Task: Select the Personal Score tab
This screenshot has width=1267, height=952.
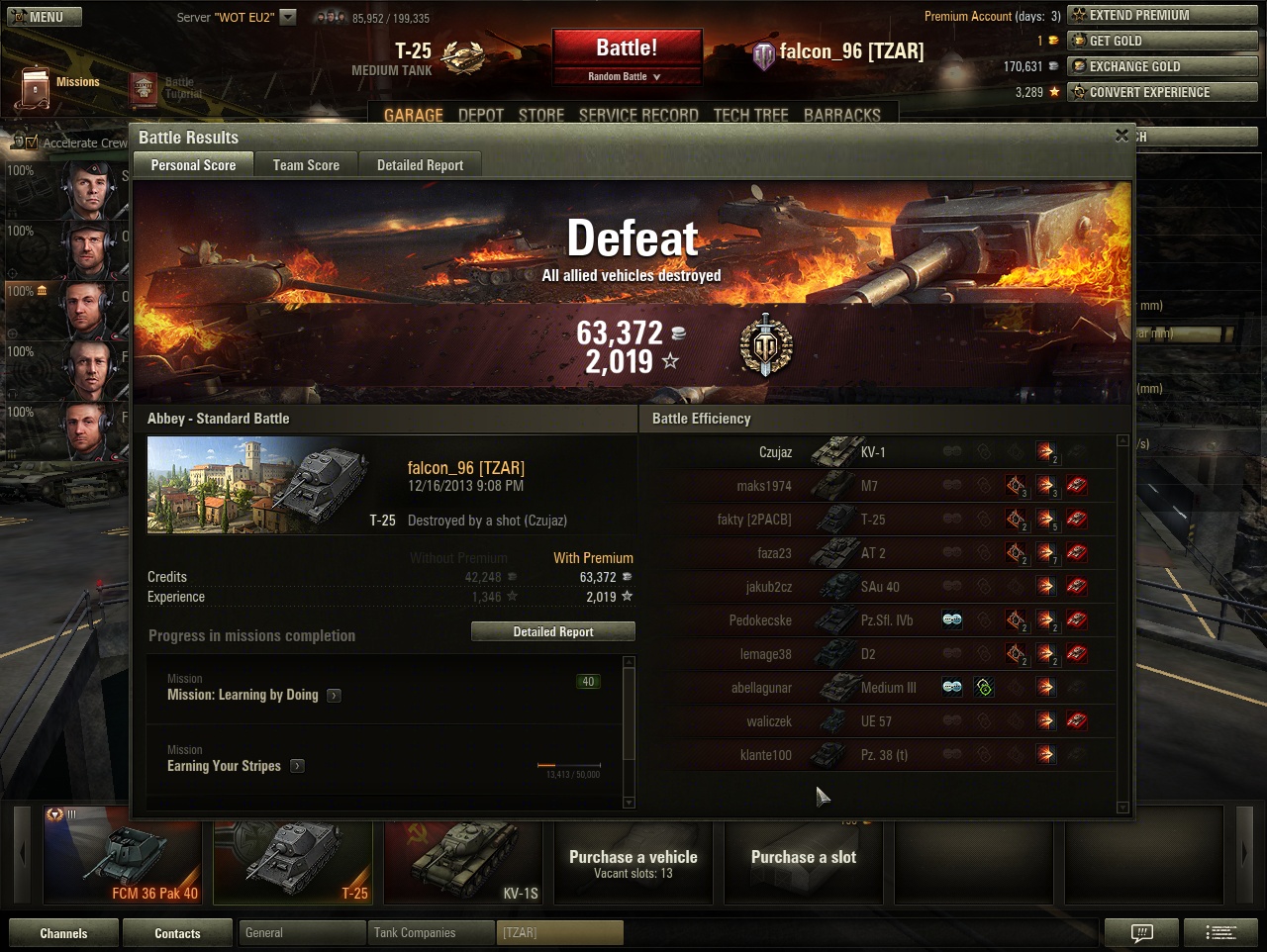Action: 193,165
